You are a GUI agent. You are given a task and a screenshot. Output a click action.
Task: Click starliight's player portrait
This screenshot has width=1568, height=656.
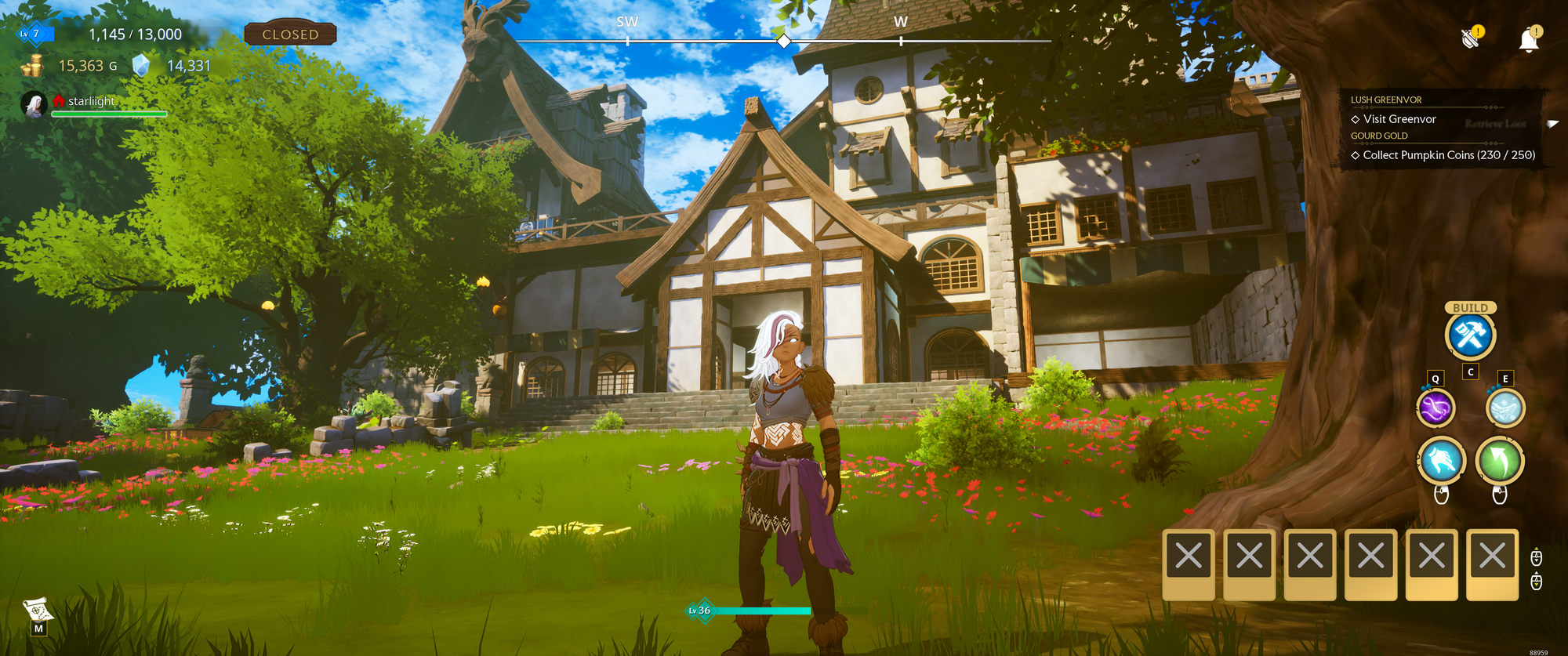pos(34,104)
